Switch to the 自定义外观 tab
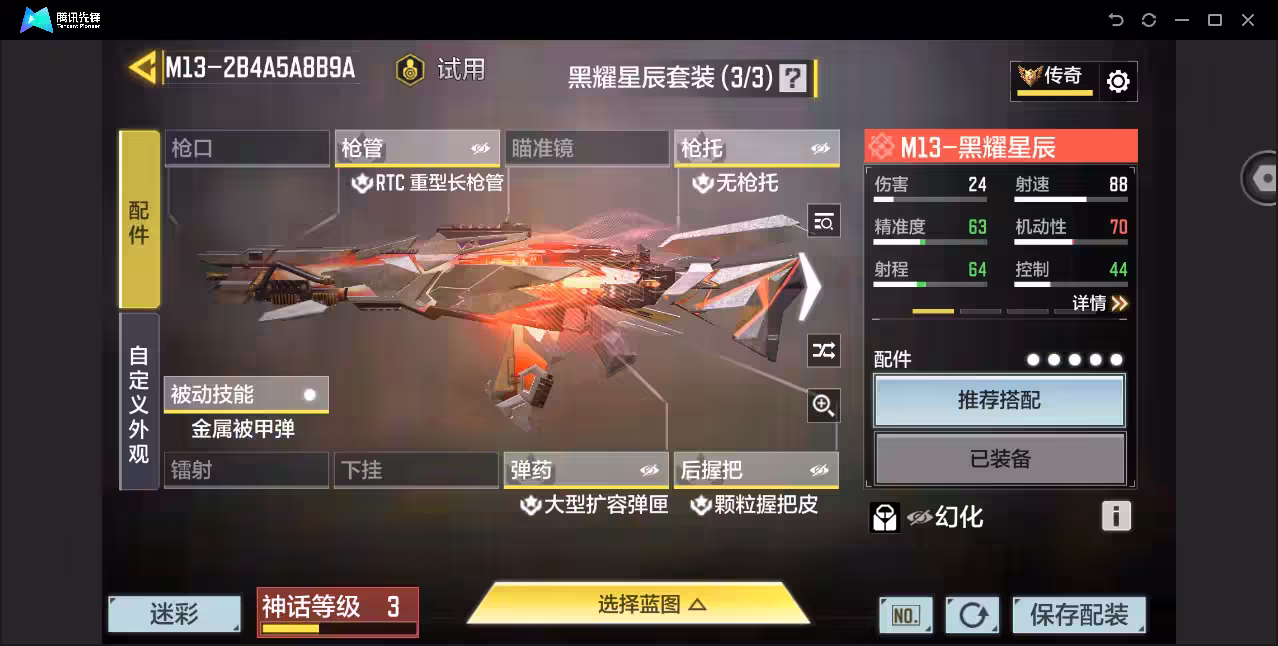The height and width of the screenshot is (646, 1278). [x=139, y=402]
